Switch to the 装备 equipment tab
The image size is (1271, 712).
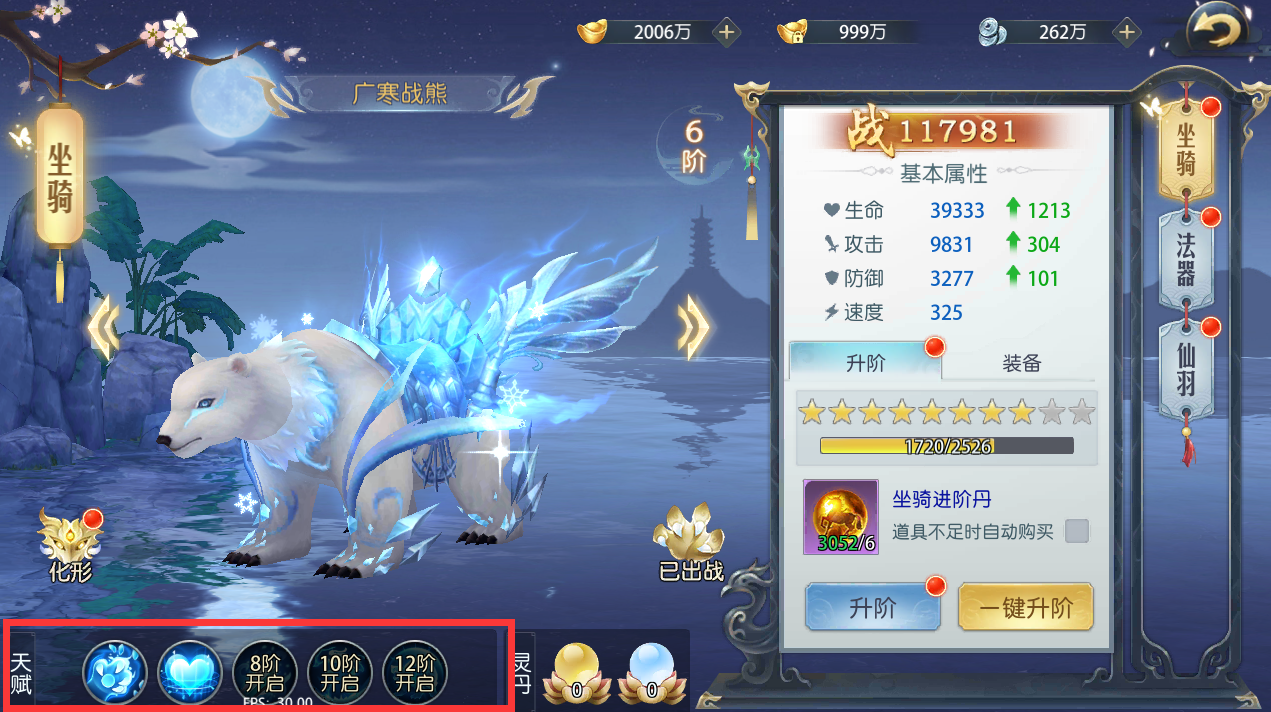pos(1021,363)
